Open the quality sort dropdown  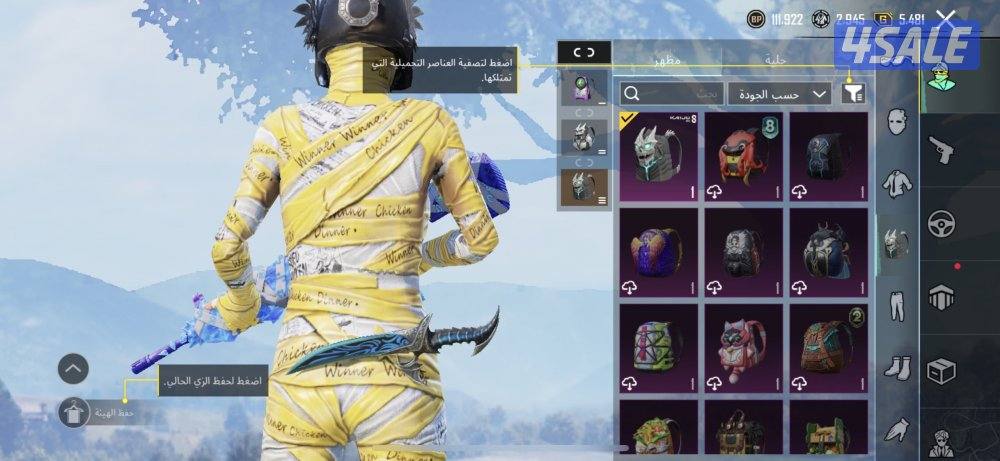(x=781, y=94)
